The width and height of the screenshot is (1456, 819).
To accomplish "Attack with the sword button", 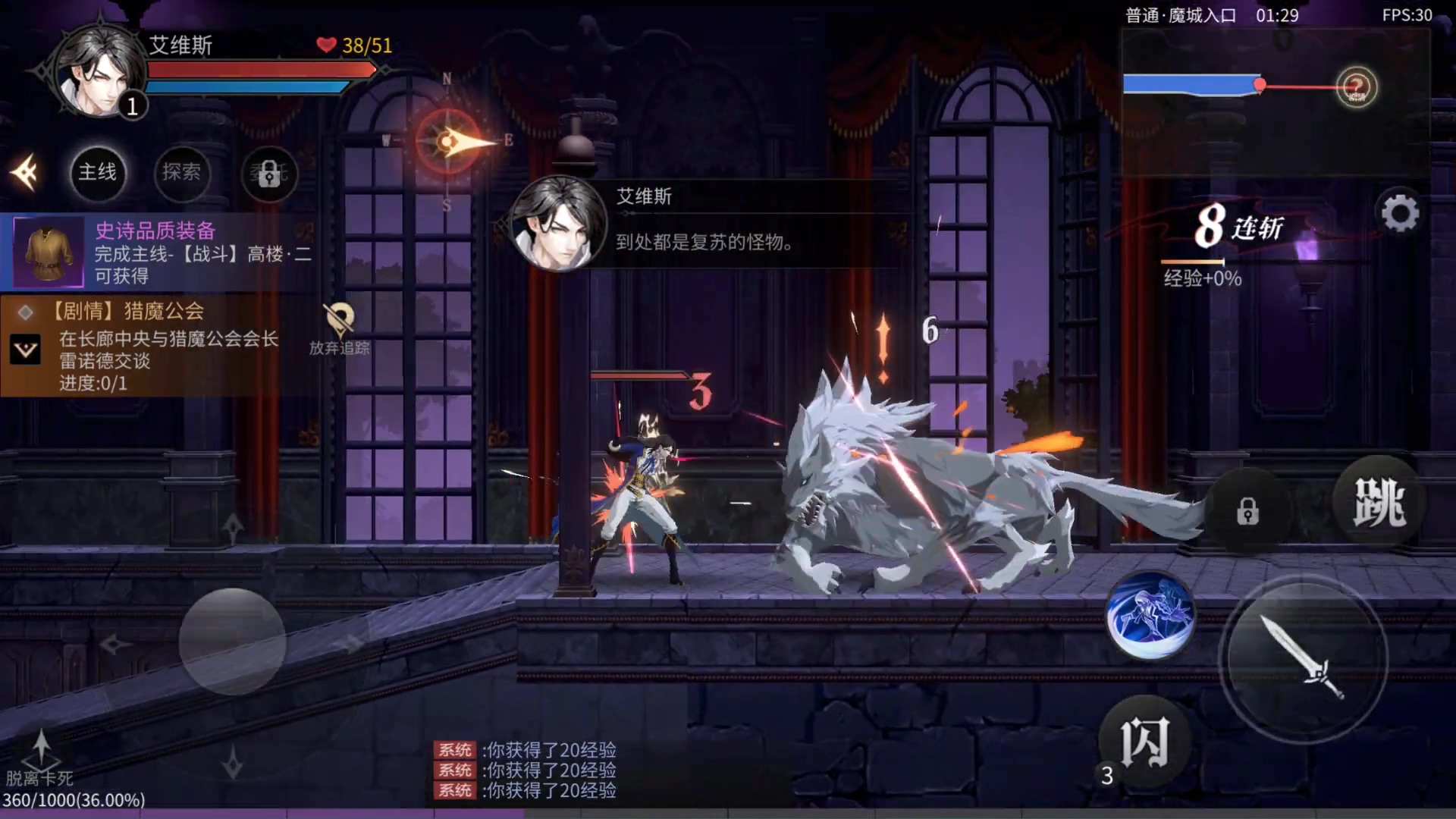I will (x=1302, y=657).
